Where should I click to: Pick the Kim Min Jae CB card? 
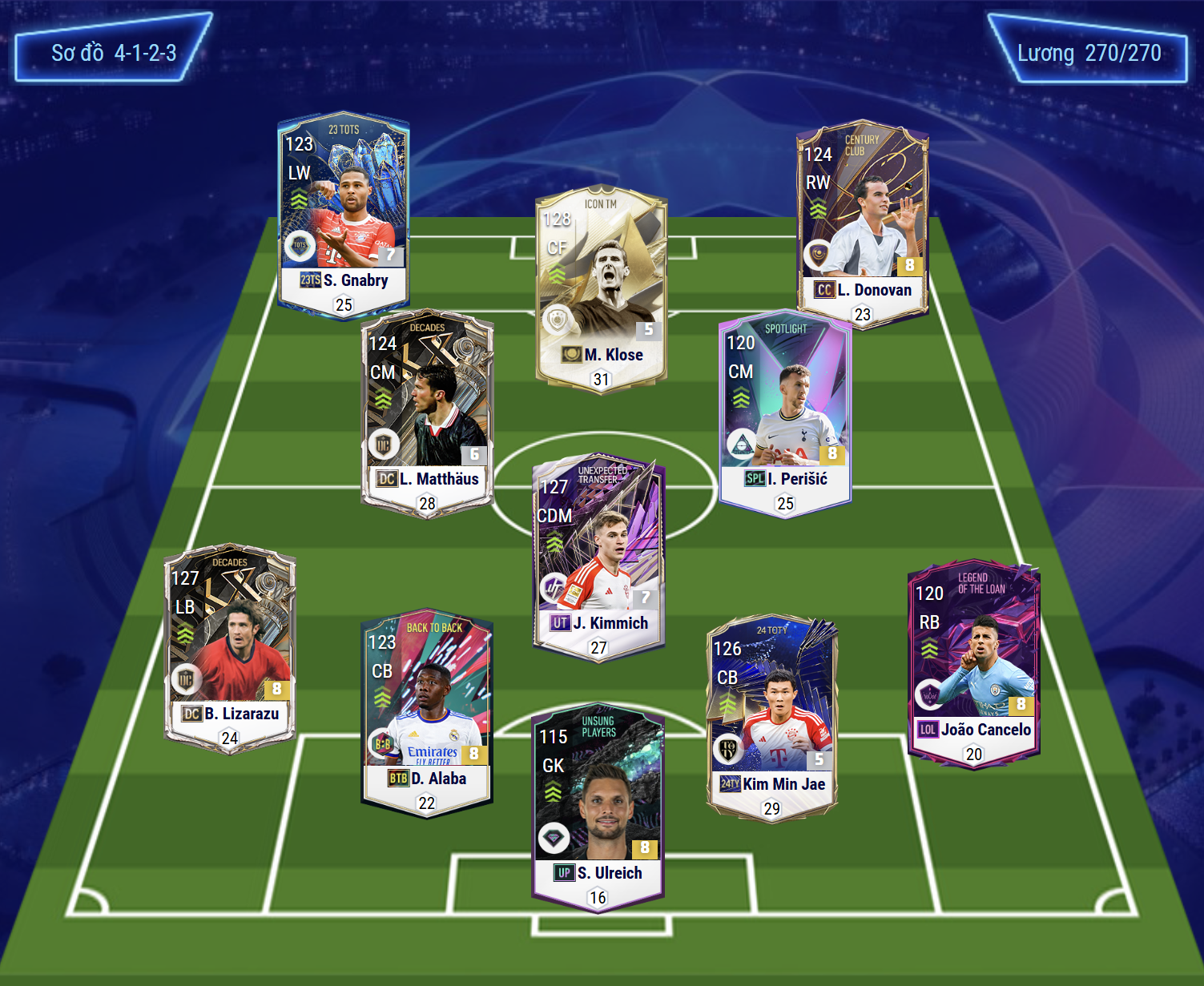[x=771, y=718]
